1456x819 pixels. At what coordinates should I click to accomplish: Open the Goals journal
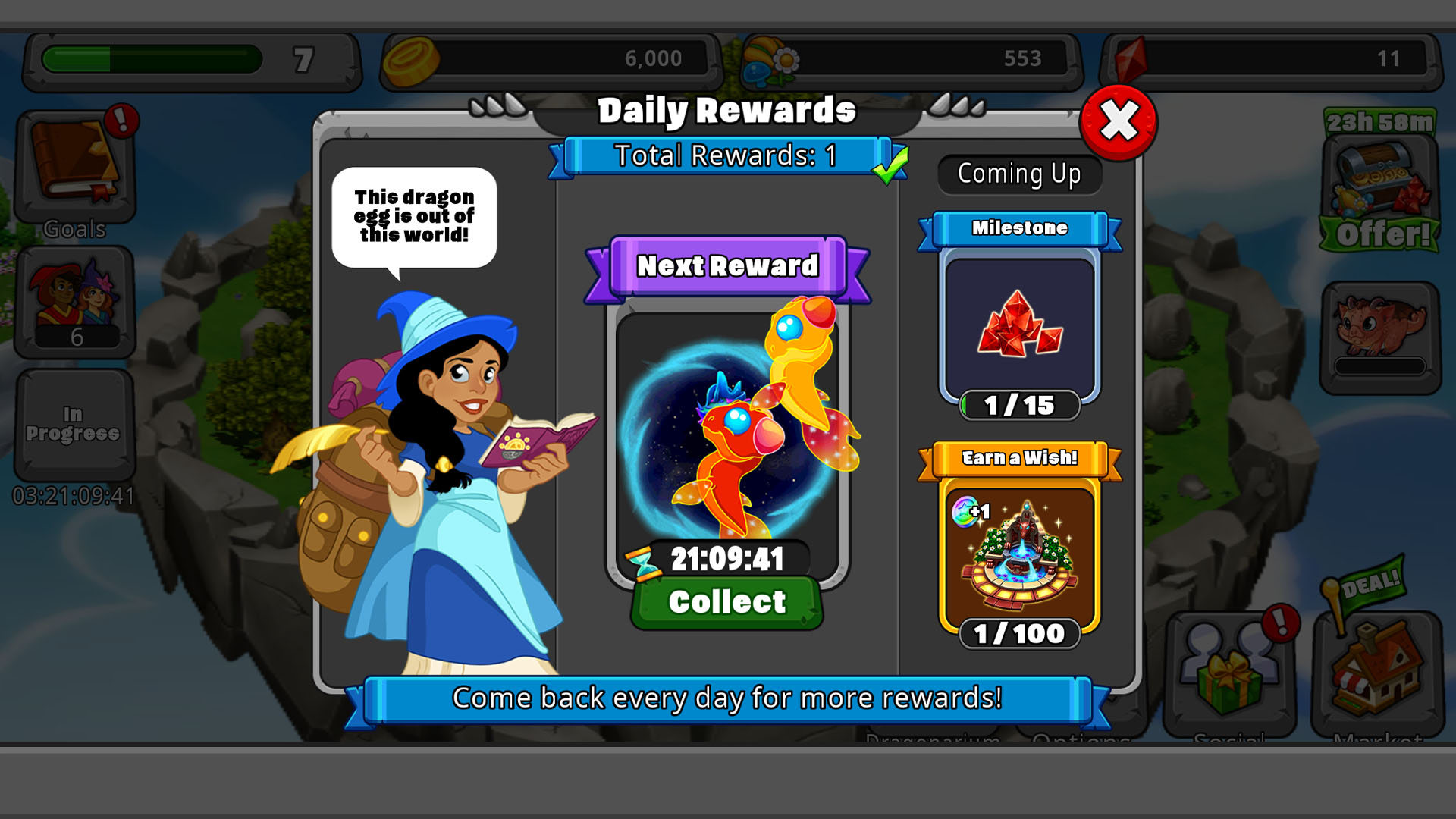[74, 163]
